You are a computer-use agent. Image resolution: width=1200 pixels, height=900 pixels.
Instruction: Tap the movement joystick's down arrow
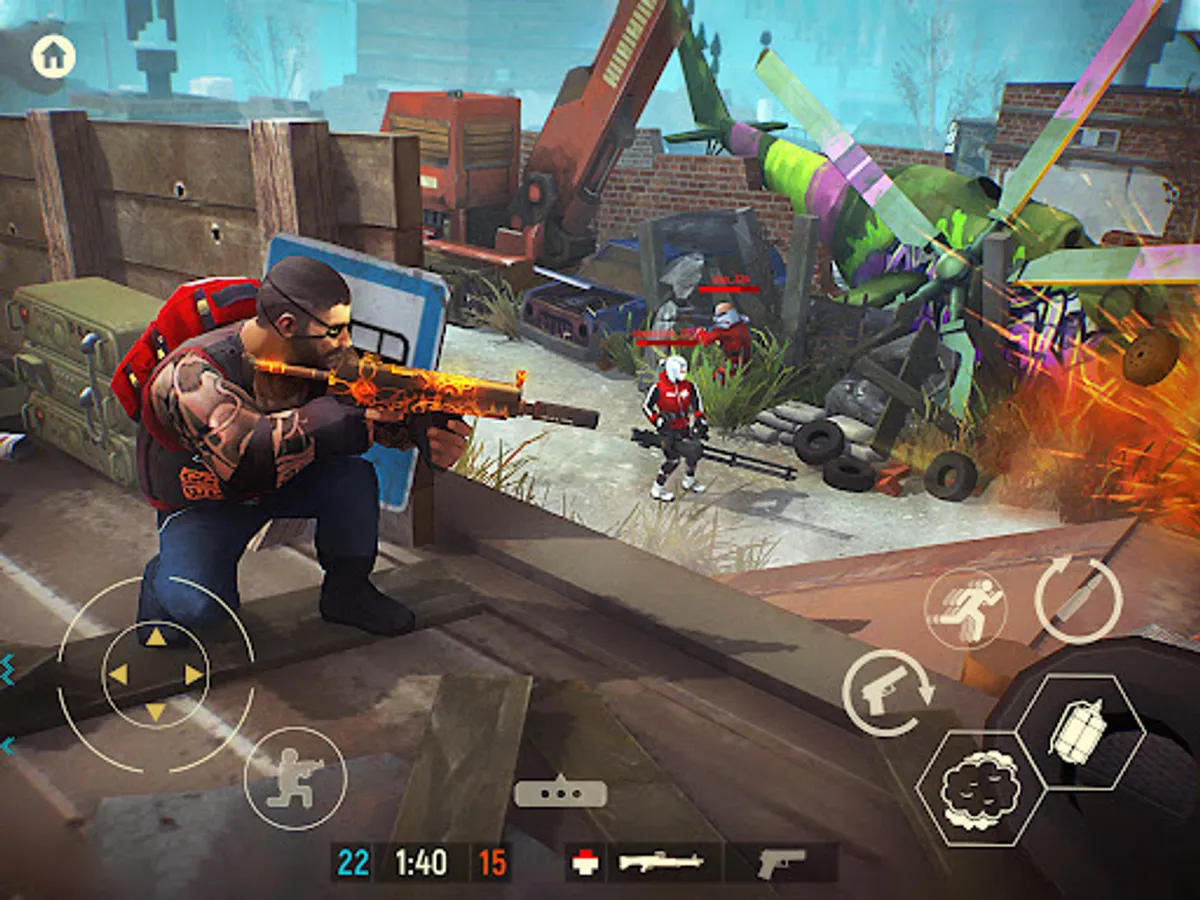tap(155, 712)
